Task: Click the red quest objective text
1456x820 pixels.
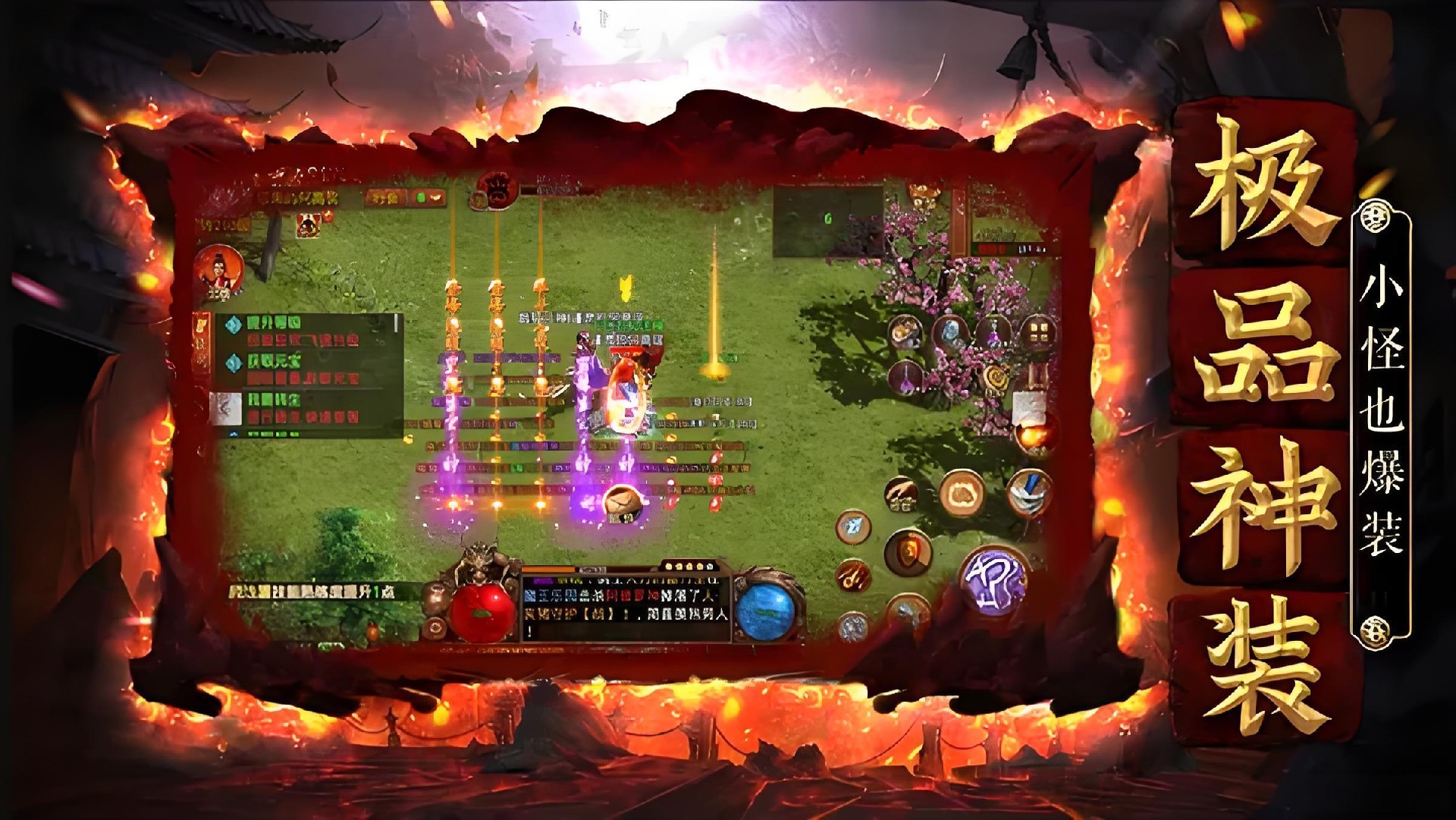Action: click(x=305, y=341)
